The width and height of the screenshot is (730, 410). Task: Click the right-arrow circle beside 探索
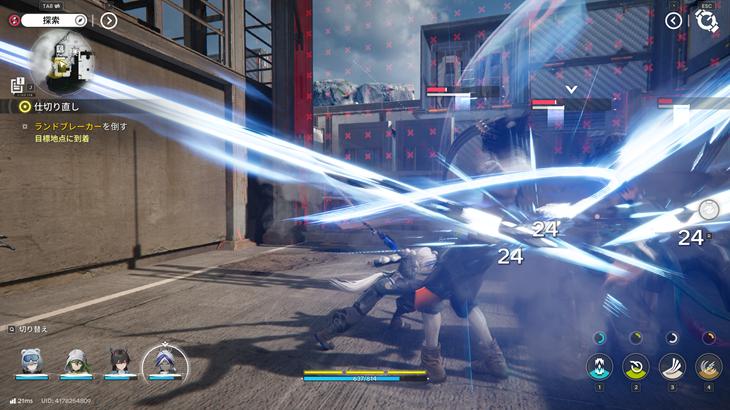point(109,20)
